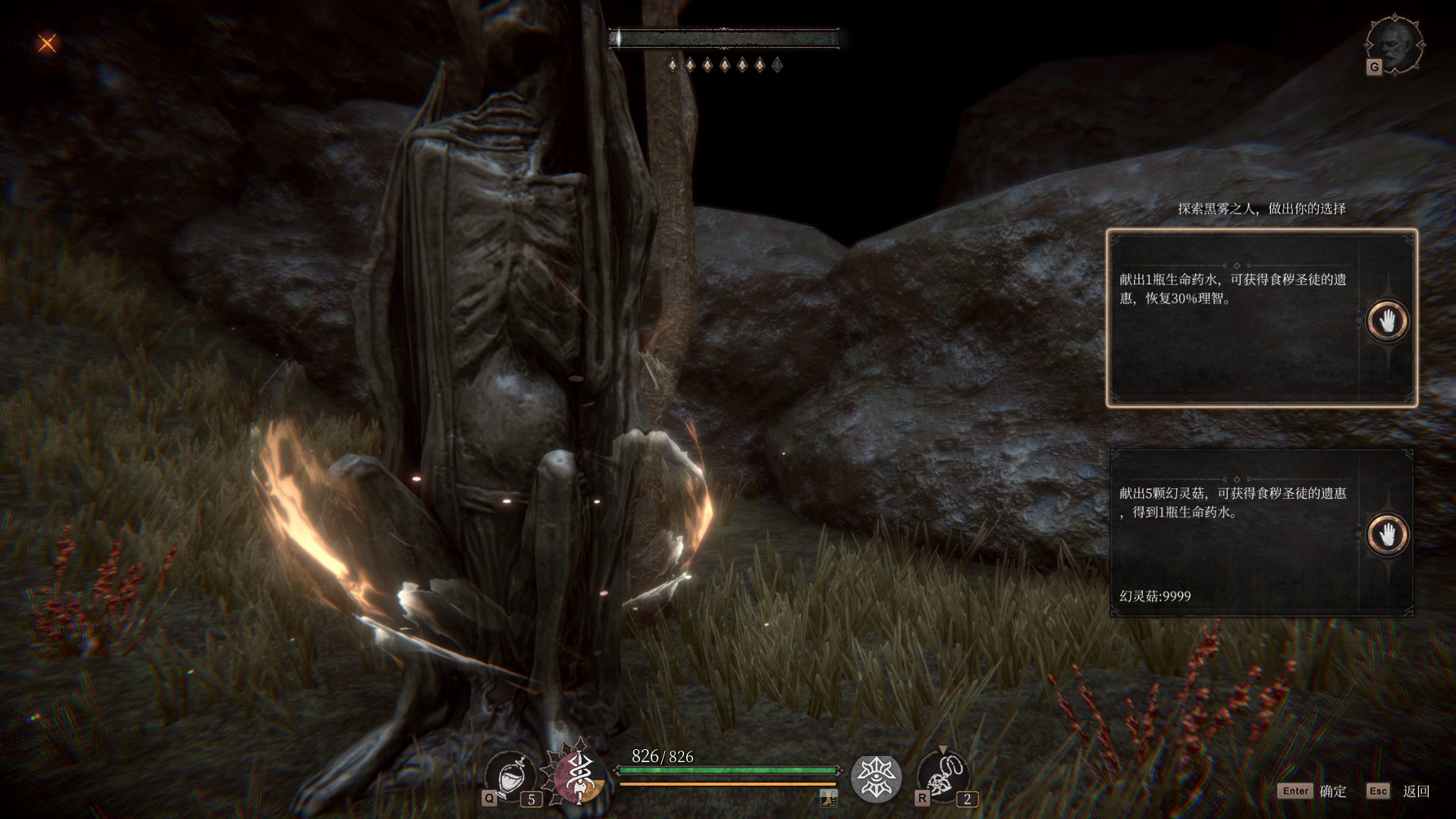Confirm the health potion offering hand button
Screen dimensions: 1456x819
pyautogui.click(x=1387, y=321)
